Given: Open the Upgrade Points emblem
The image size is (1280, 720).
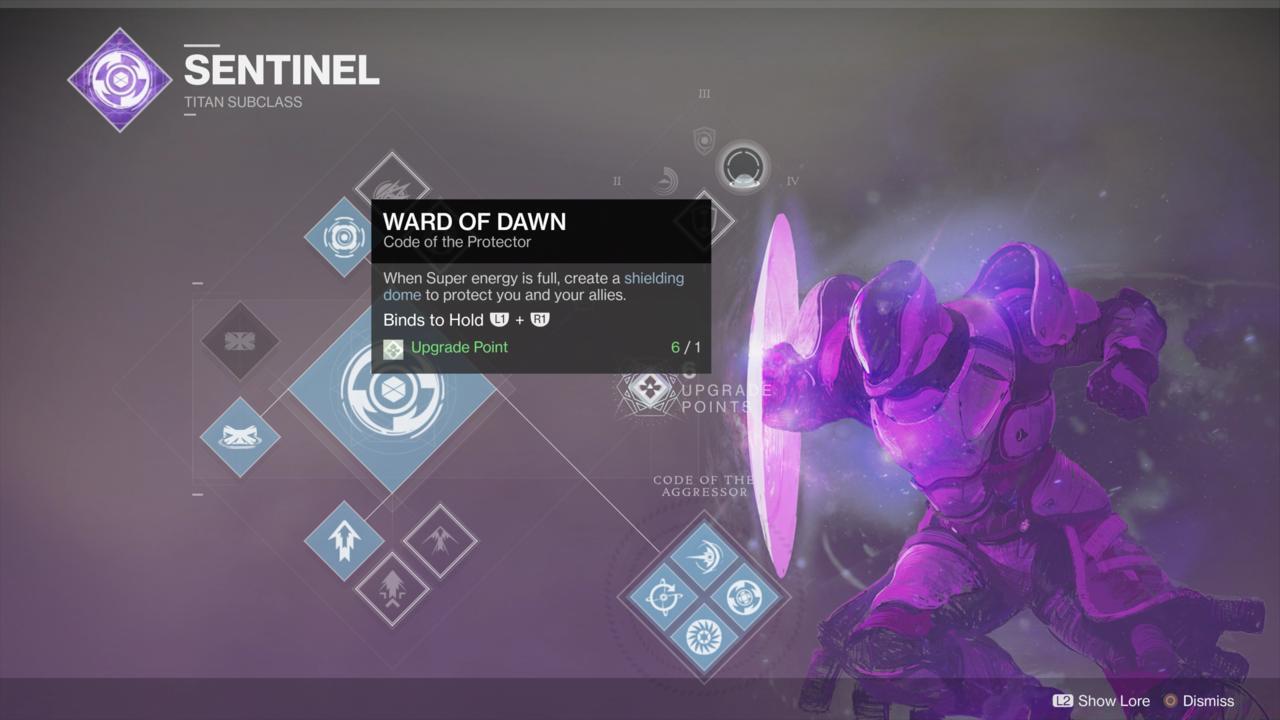Looking at the screenshot, I should (x=645, y=390).
